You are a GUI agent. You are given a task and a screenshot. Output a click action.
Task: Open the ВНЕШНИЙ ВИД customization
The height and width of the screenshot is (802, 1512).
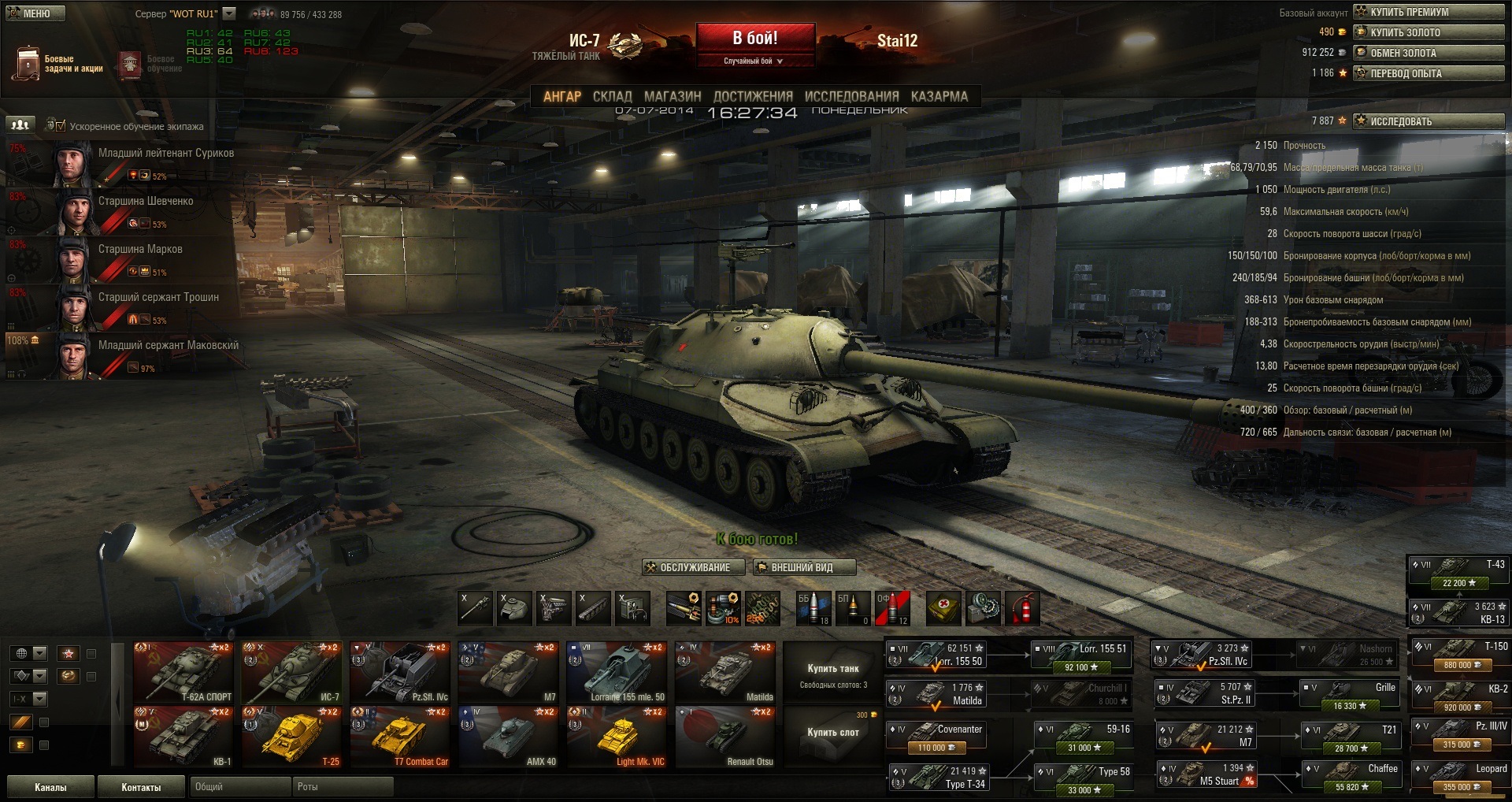click(x=804, y=567)
